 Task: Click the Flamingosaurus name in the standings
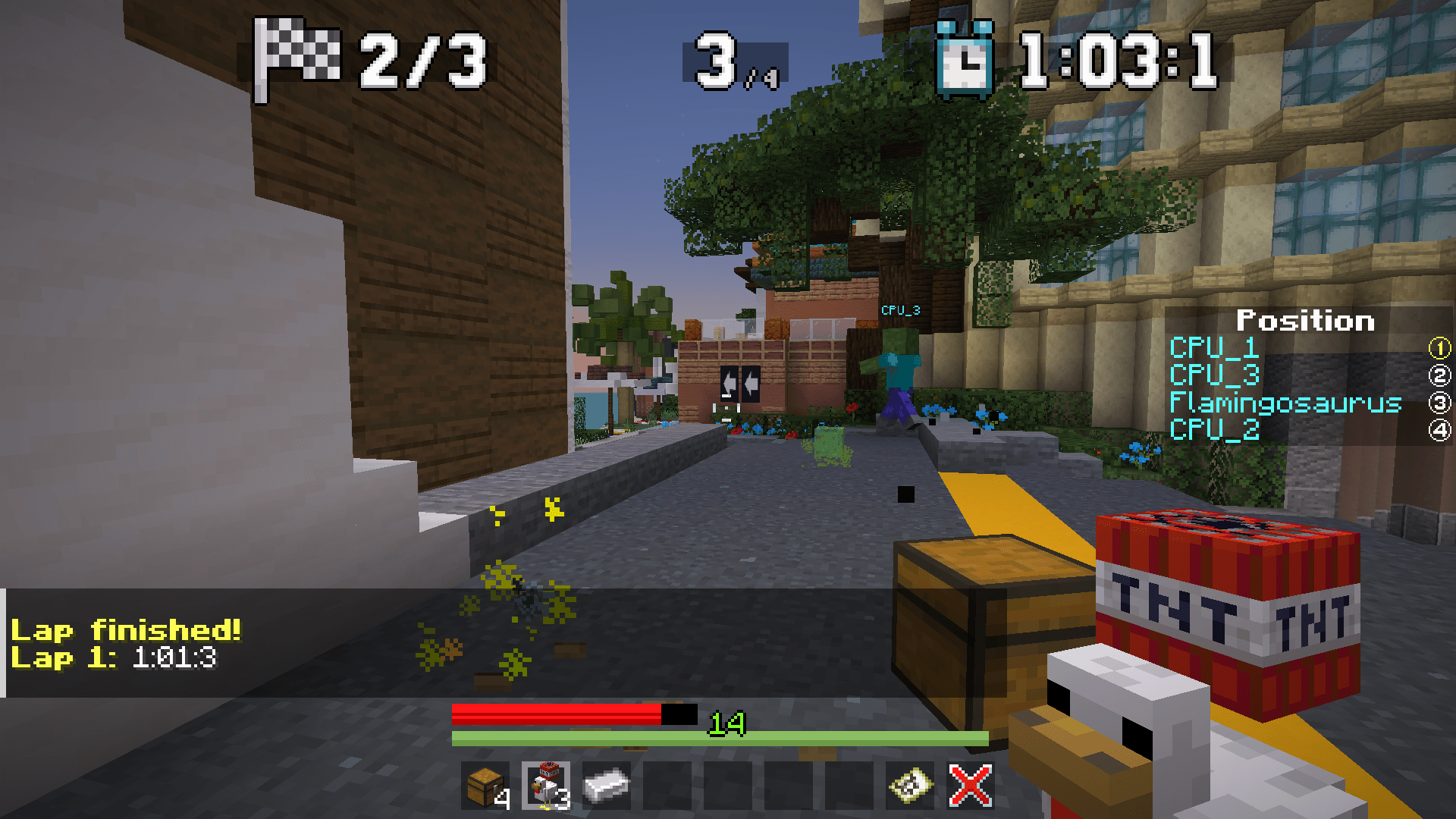[x=1285, y=404]
